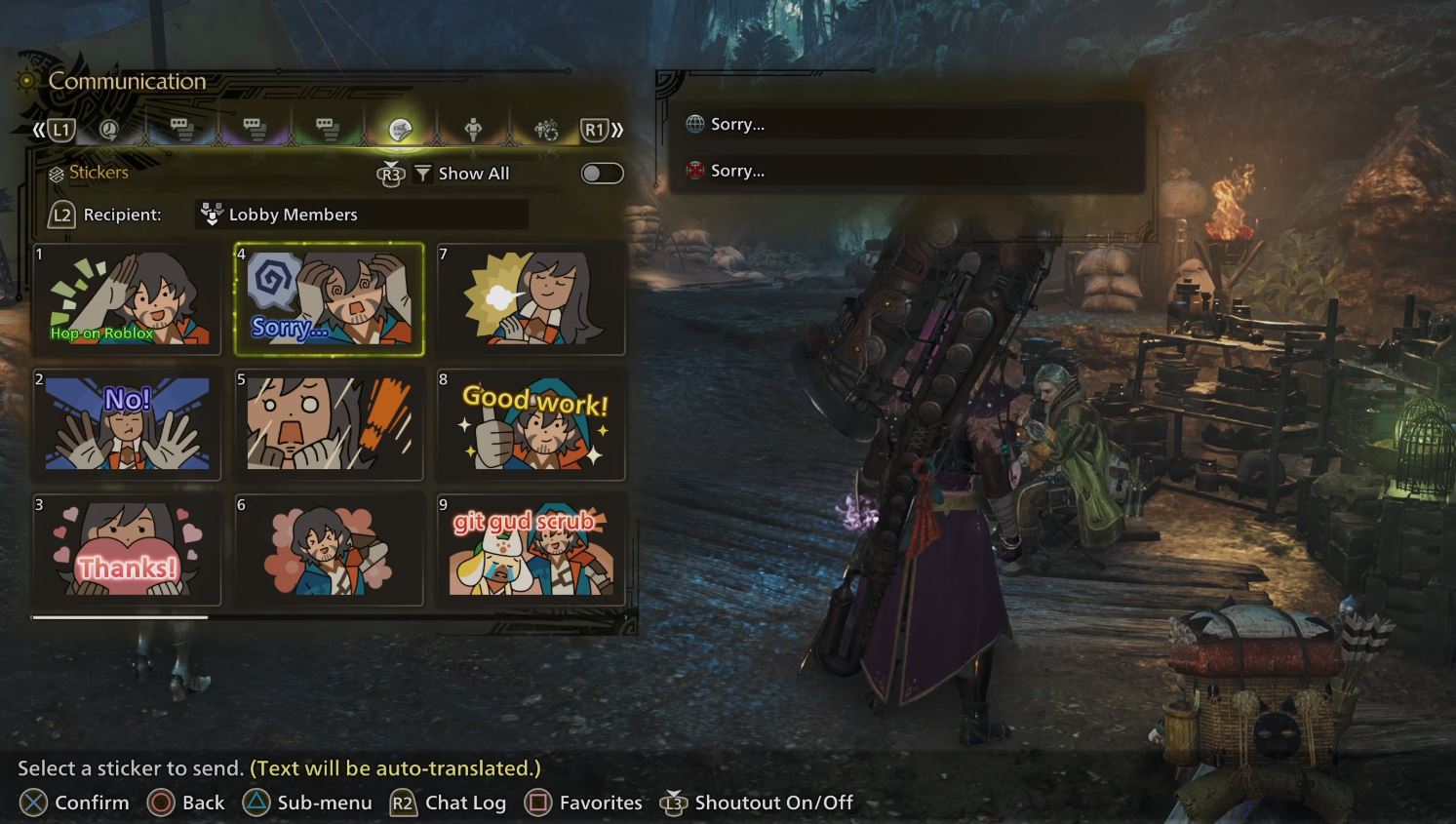Click the Recipient icon beside Lobby Members
This screenshot has width=1456, height=824.
pos(211,214)
